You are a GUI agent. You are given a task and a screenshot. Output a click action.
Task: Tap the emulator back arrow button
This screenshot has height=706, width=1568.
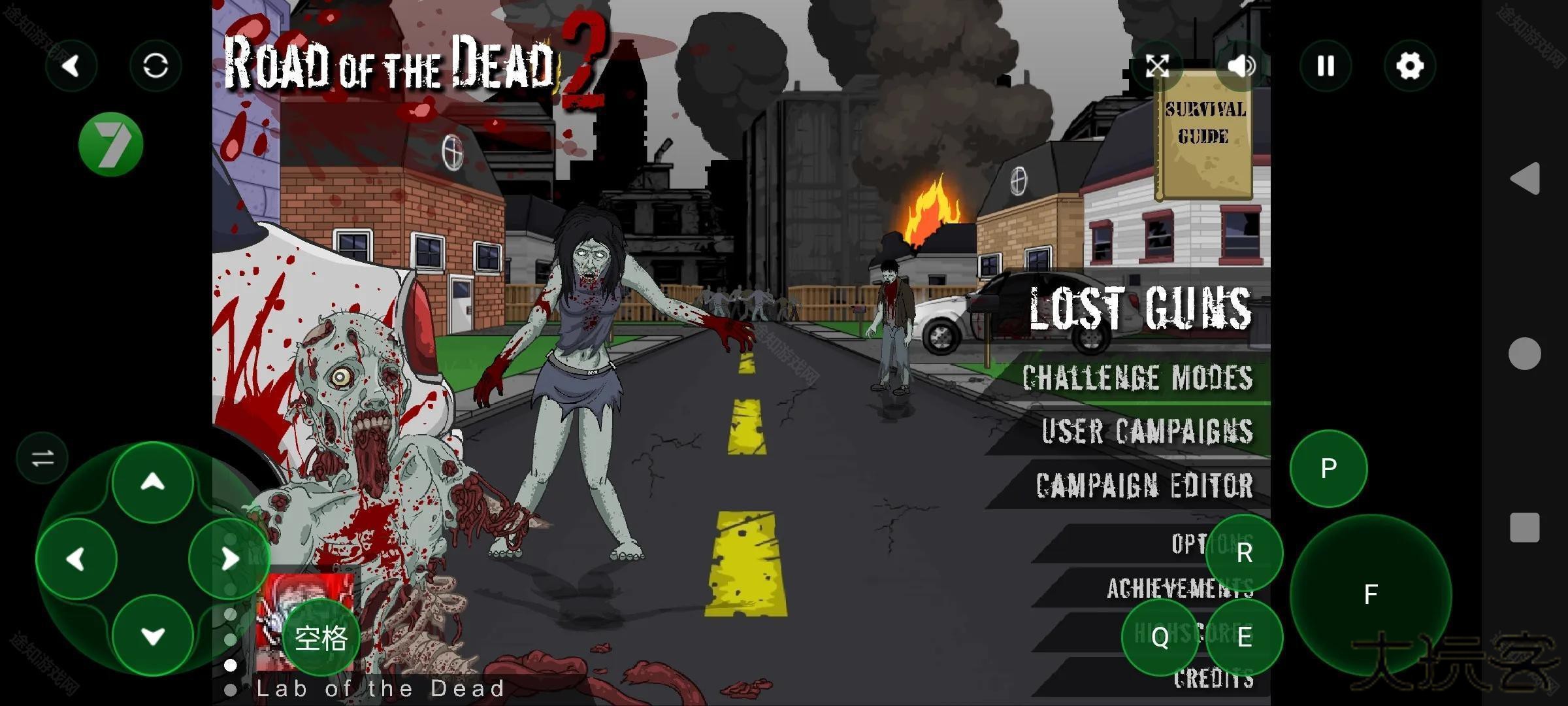point(71,65)
